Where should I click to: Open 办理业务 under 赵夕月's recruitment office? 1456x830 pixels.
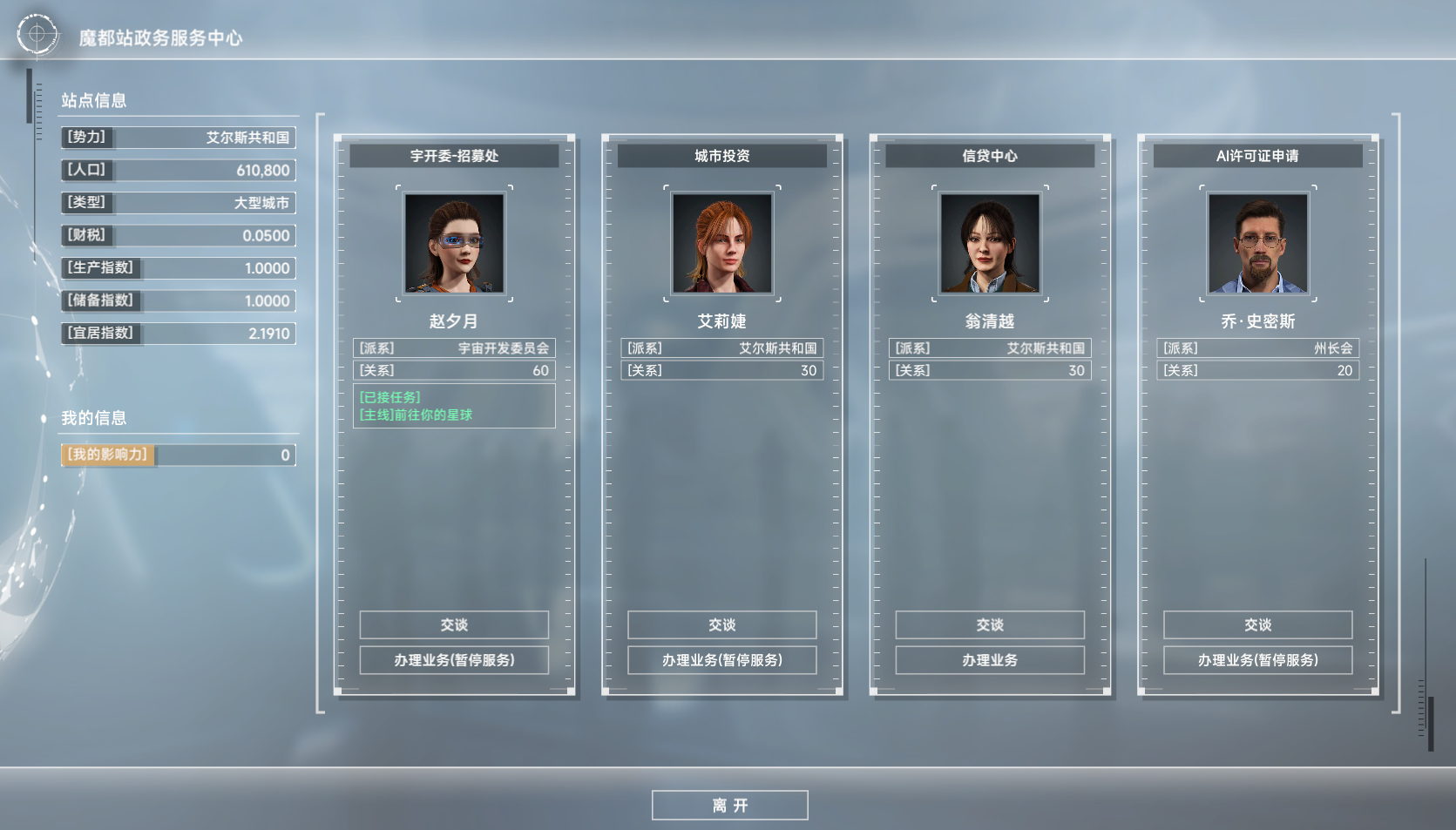pos(454,660)
